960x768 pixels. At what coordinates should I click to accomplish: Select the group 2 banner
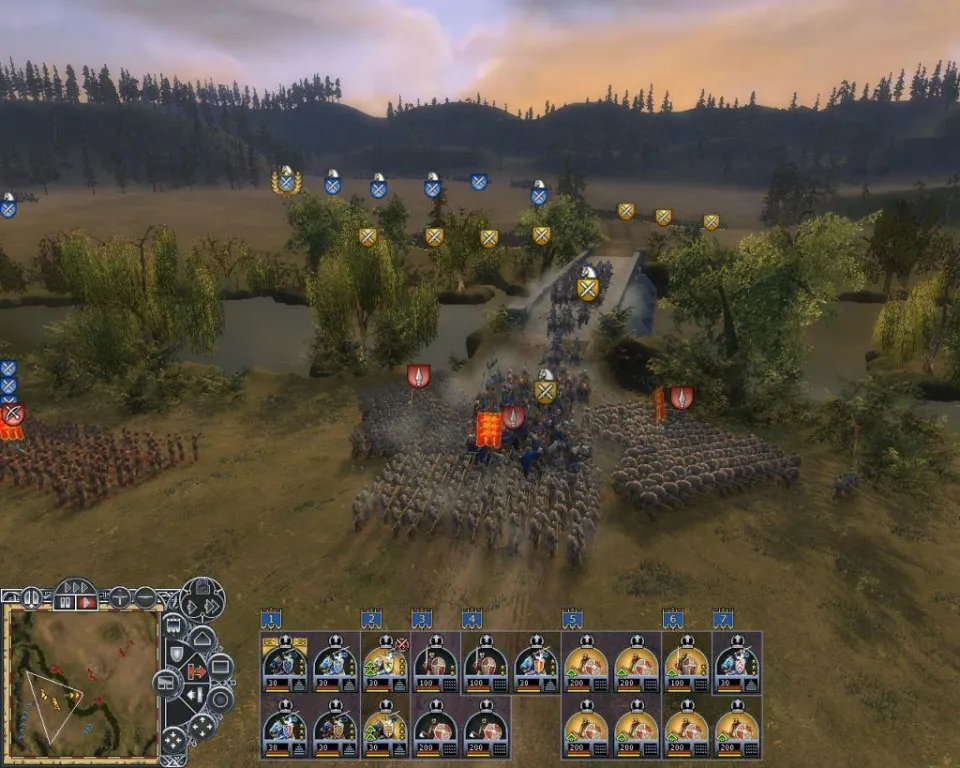point(371,619)
